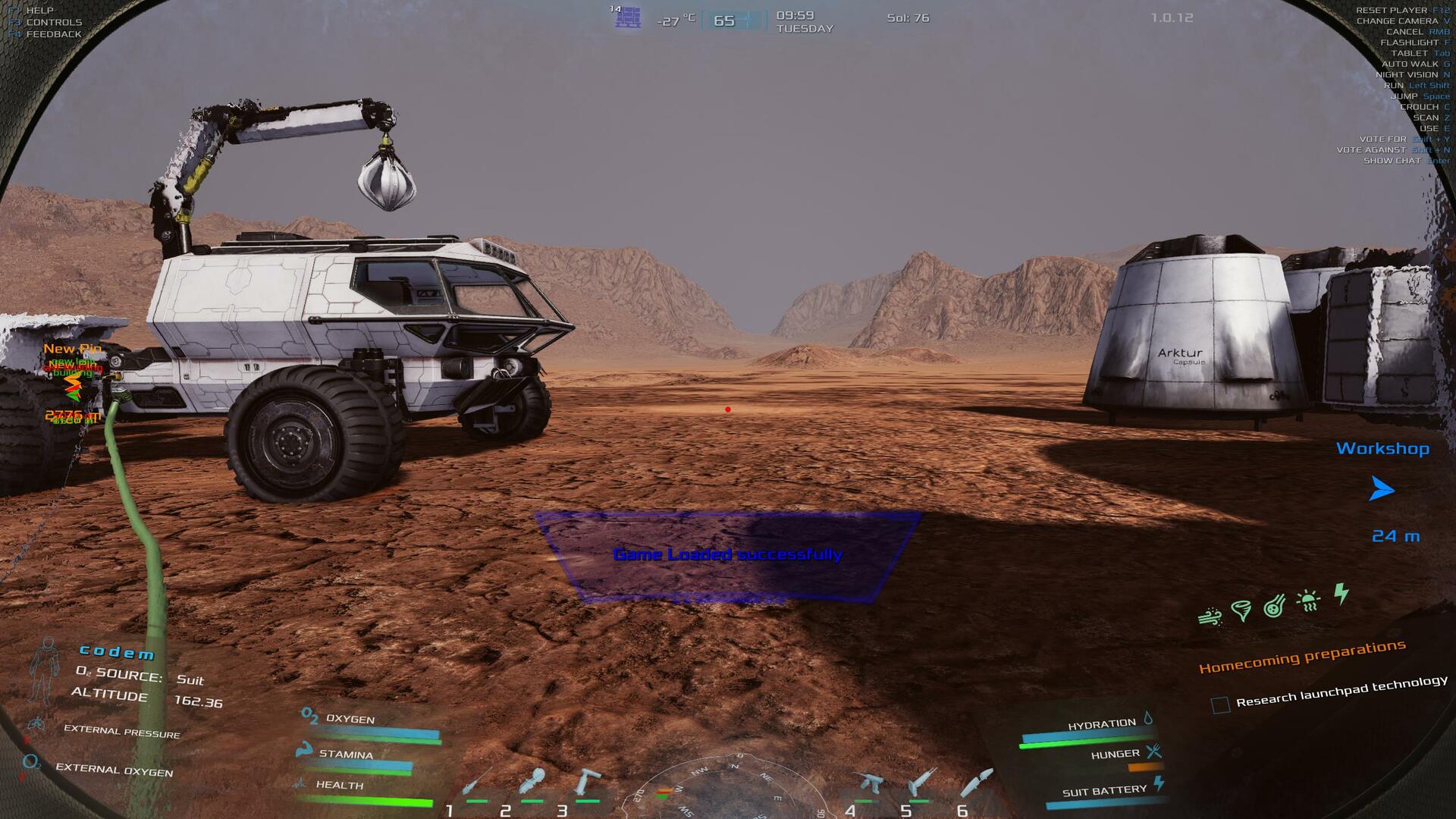Select hotbar slot 1 tool
Viewport: 1456px width, 819px height.
pyautogui.click(x=477, y=784)
